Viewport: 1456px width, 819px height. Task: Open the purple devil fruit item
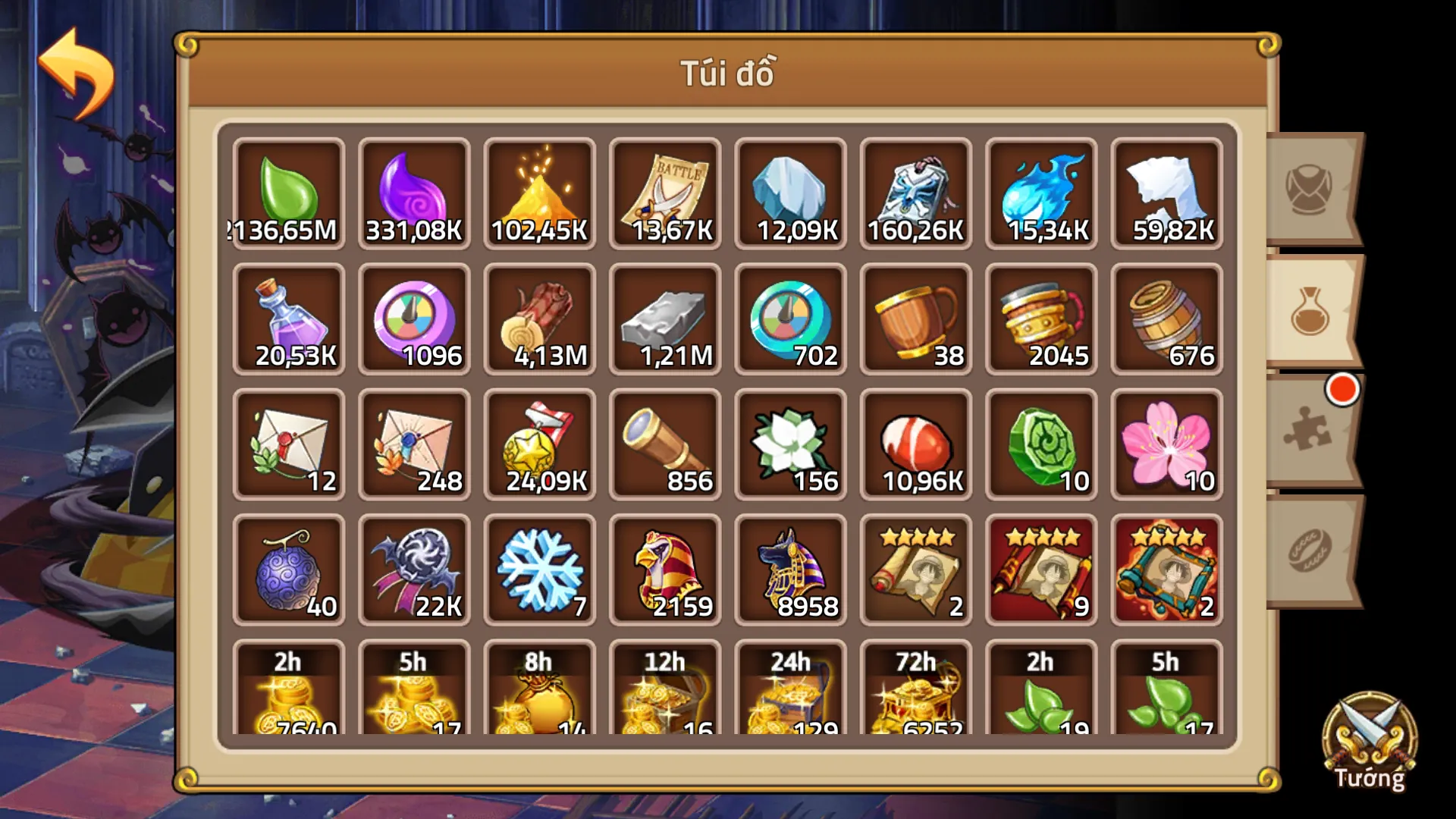click(288, 569)
